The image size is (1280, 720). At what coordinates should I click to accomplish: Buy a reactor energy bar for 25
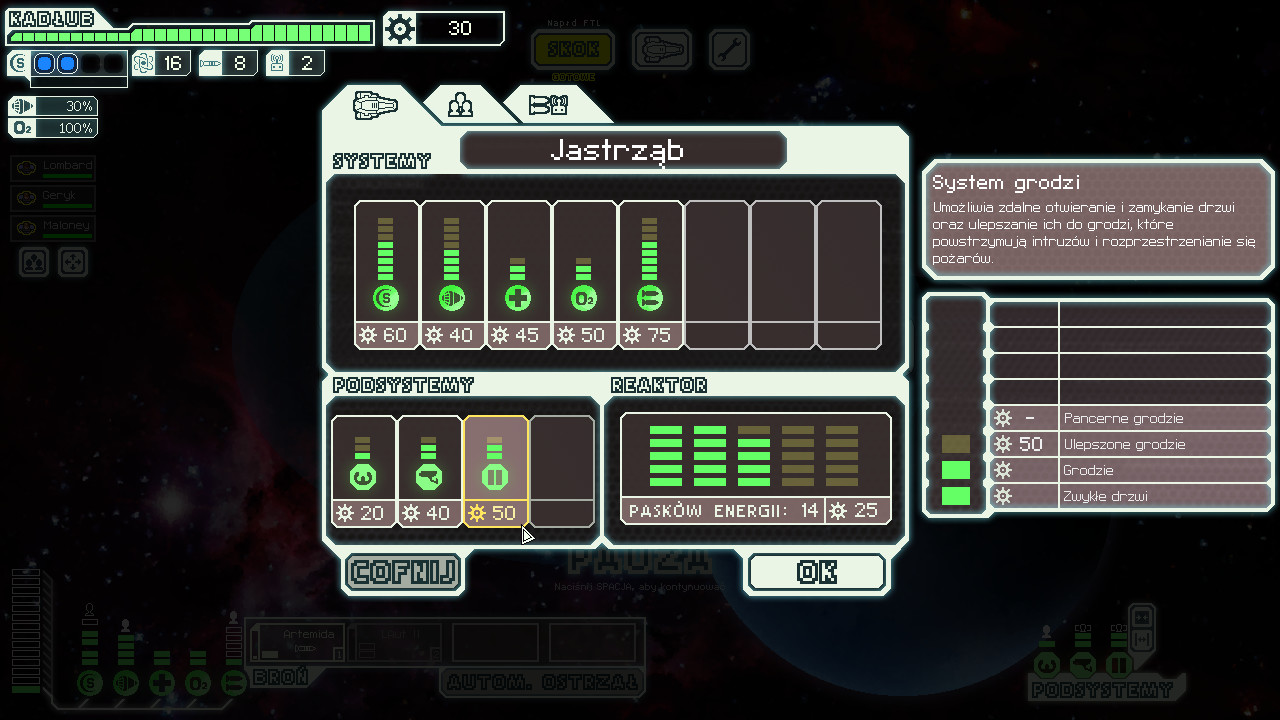[755, 469]
